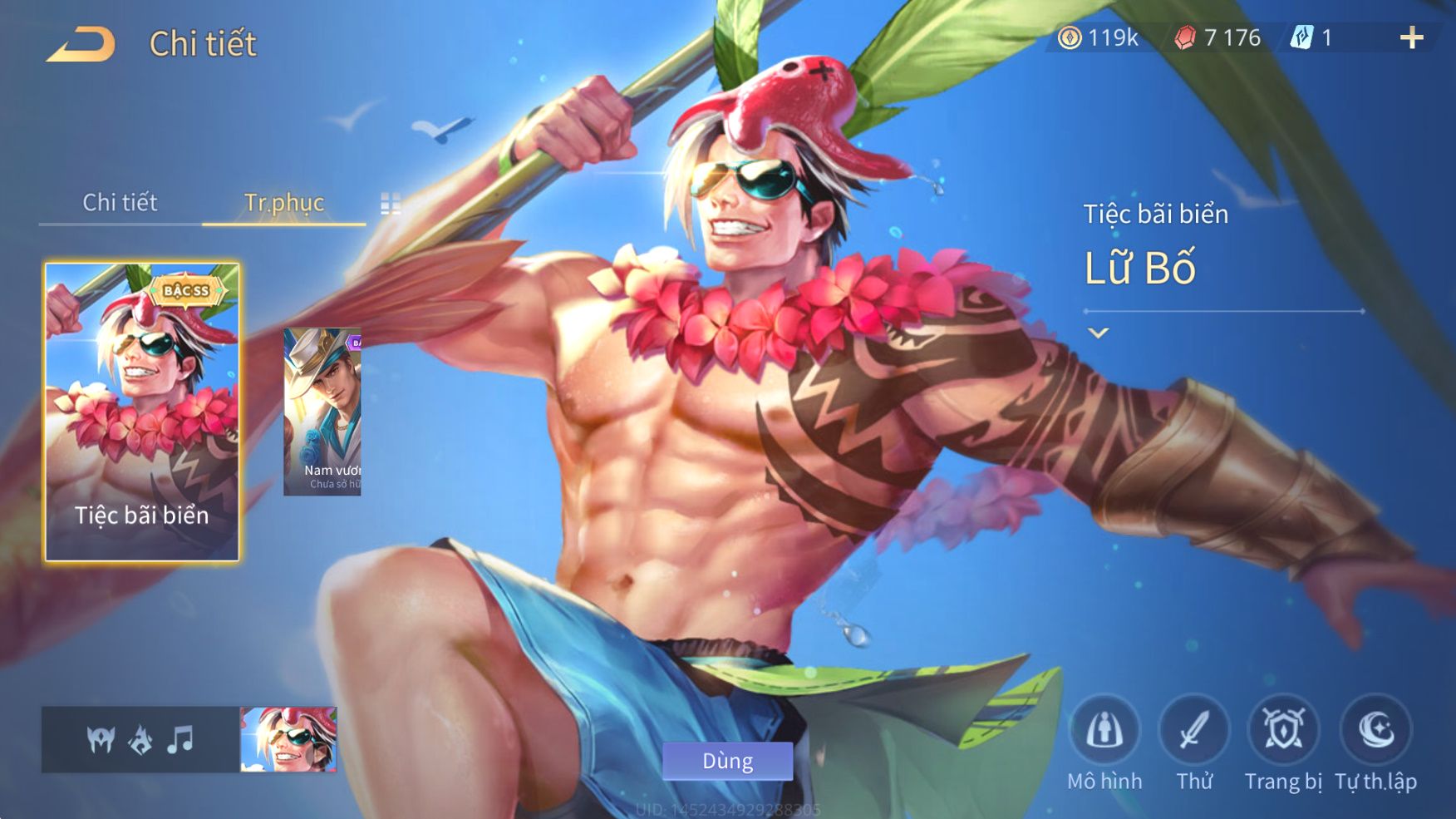This screenshot has width=1456, height=819.
Task: Toggle the skin grid view icon
Action: [390, 203]
